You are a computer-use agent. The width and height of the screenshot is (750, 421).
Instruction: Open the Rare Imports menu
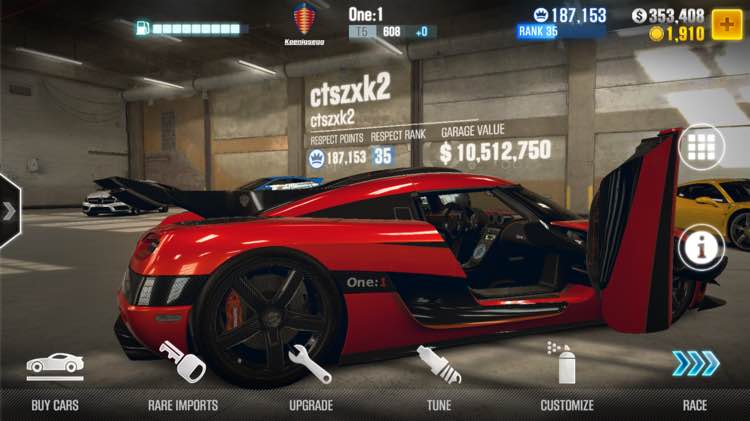183,378
